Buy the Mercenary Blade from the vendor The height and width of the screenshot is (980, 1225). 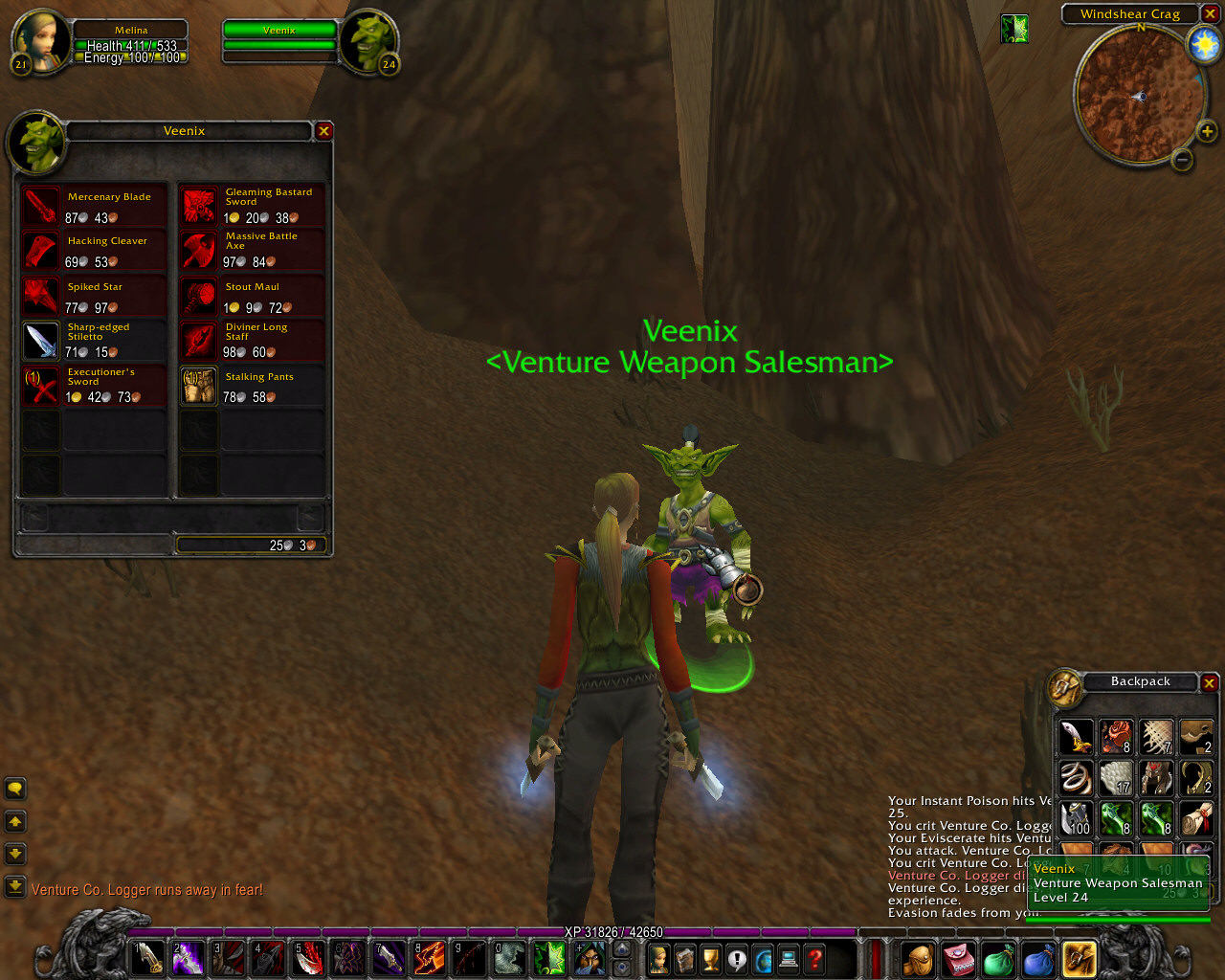pos(41,206)
